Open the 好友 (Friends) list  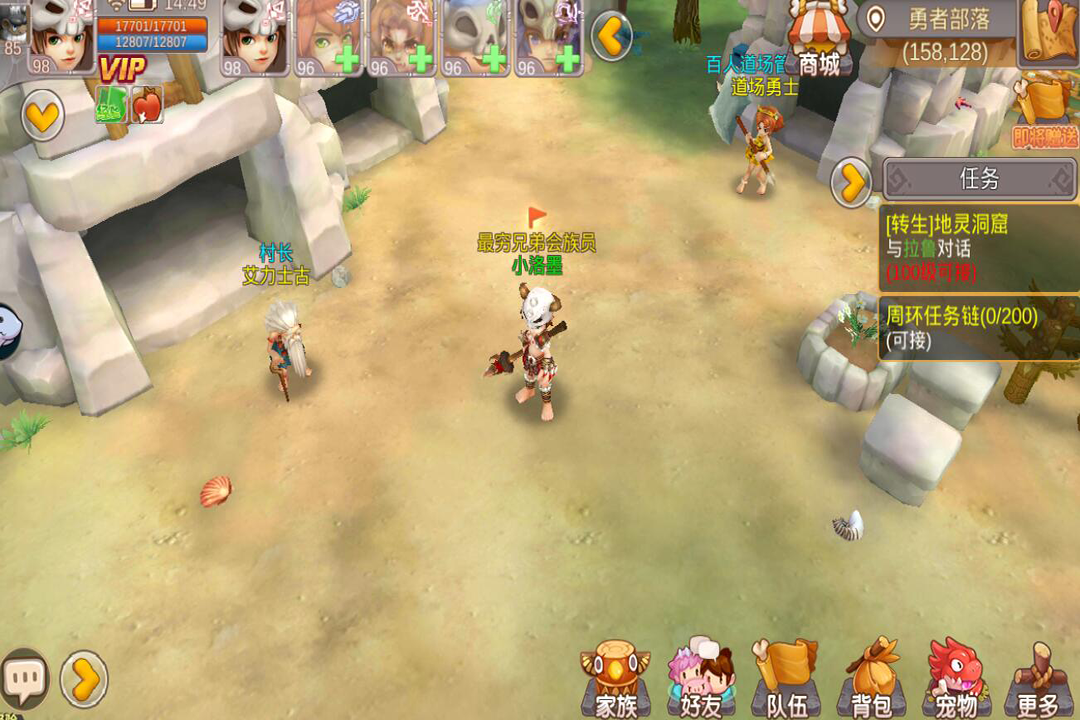(x=701, y=682)
